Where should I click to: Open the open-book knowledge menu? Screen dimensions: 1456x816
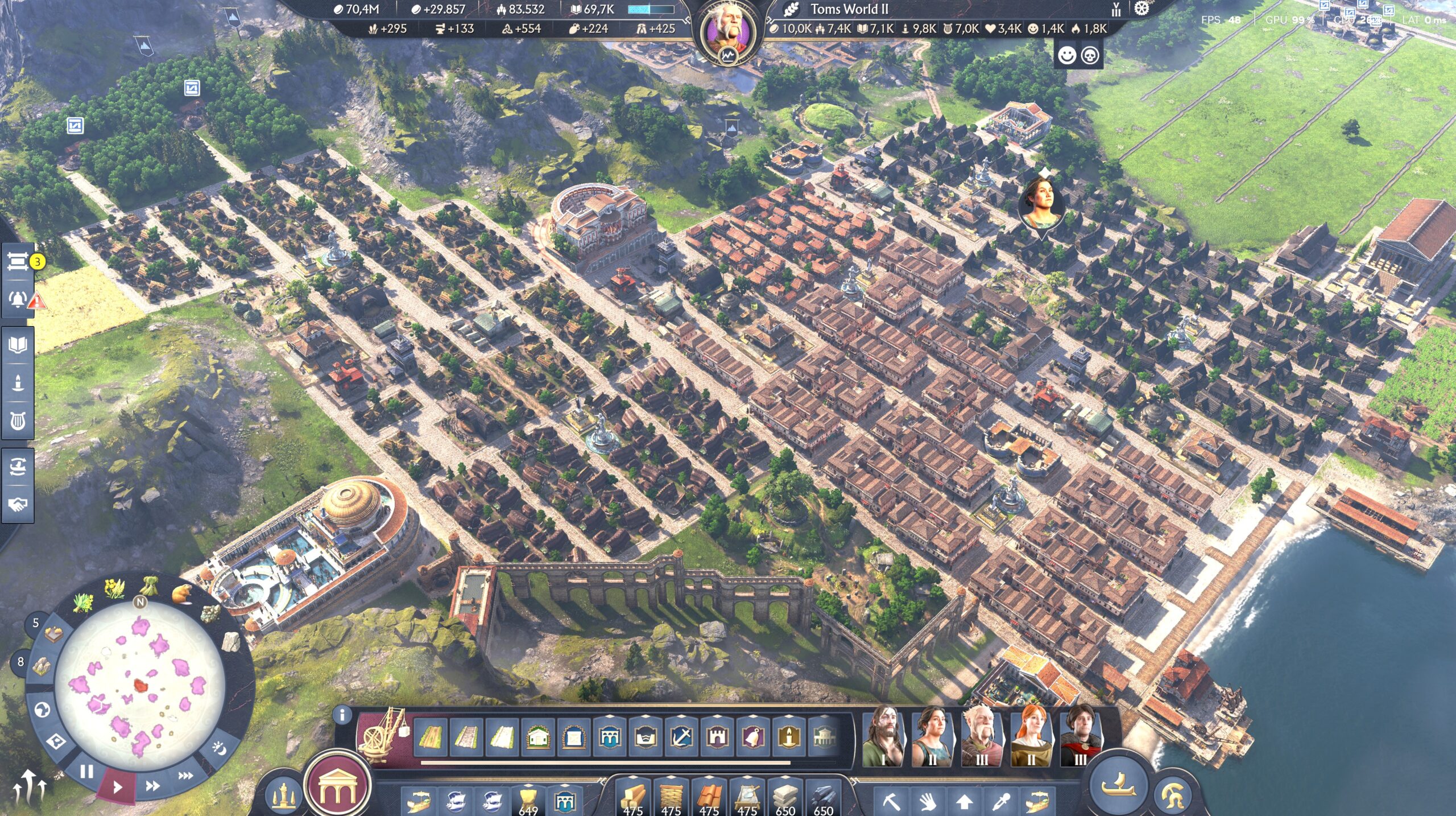pyautogui.click(x=18, y=345)
